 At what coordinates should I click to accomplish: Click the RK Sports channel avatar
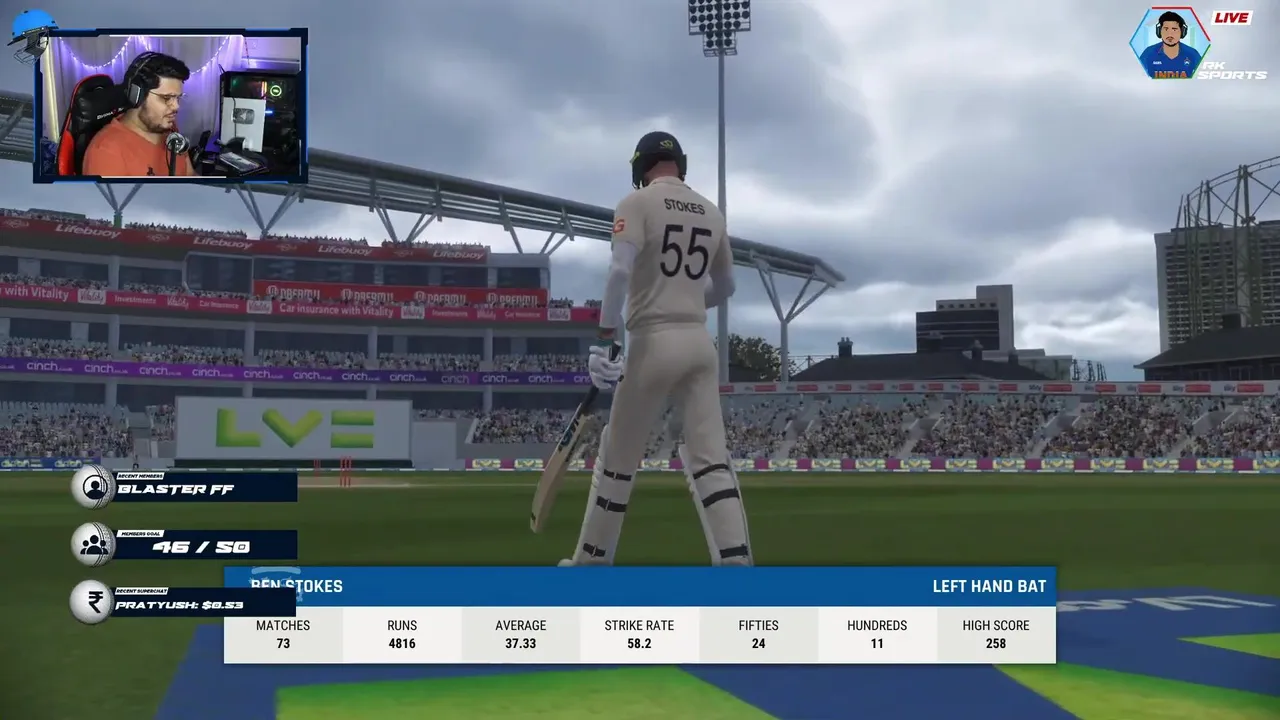(x=1169, y=44)
